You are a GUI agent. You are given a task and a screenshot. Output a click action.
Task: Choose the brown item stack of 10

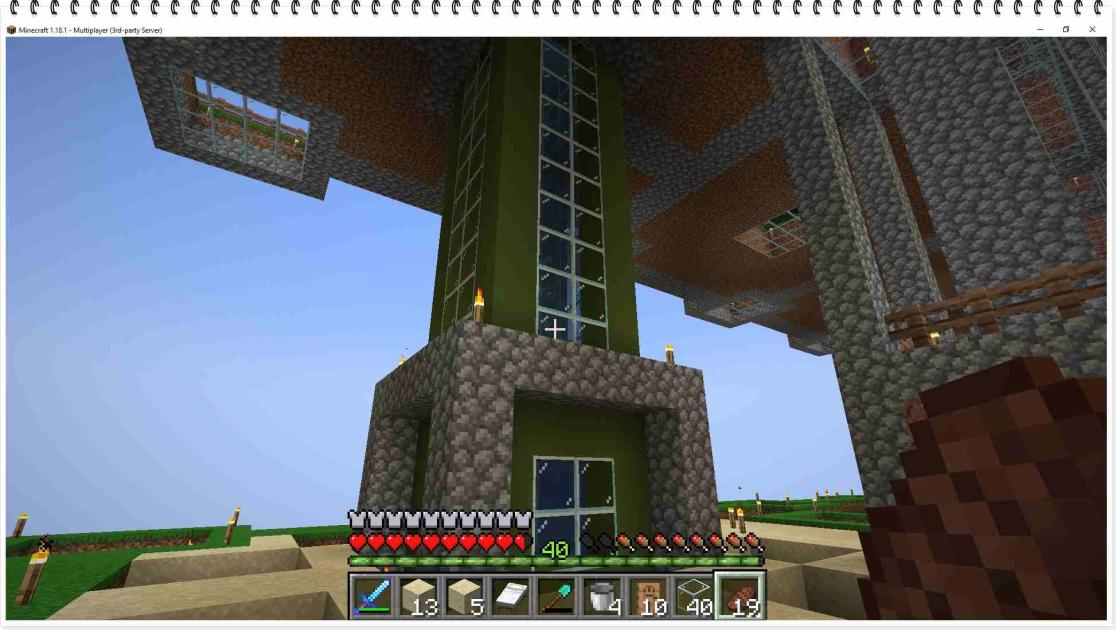[x=647, y=597]
